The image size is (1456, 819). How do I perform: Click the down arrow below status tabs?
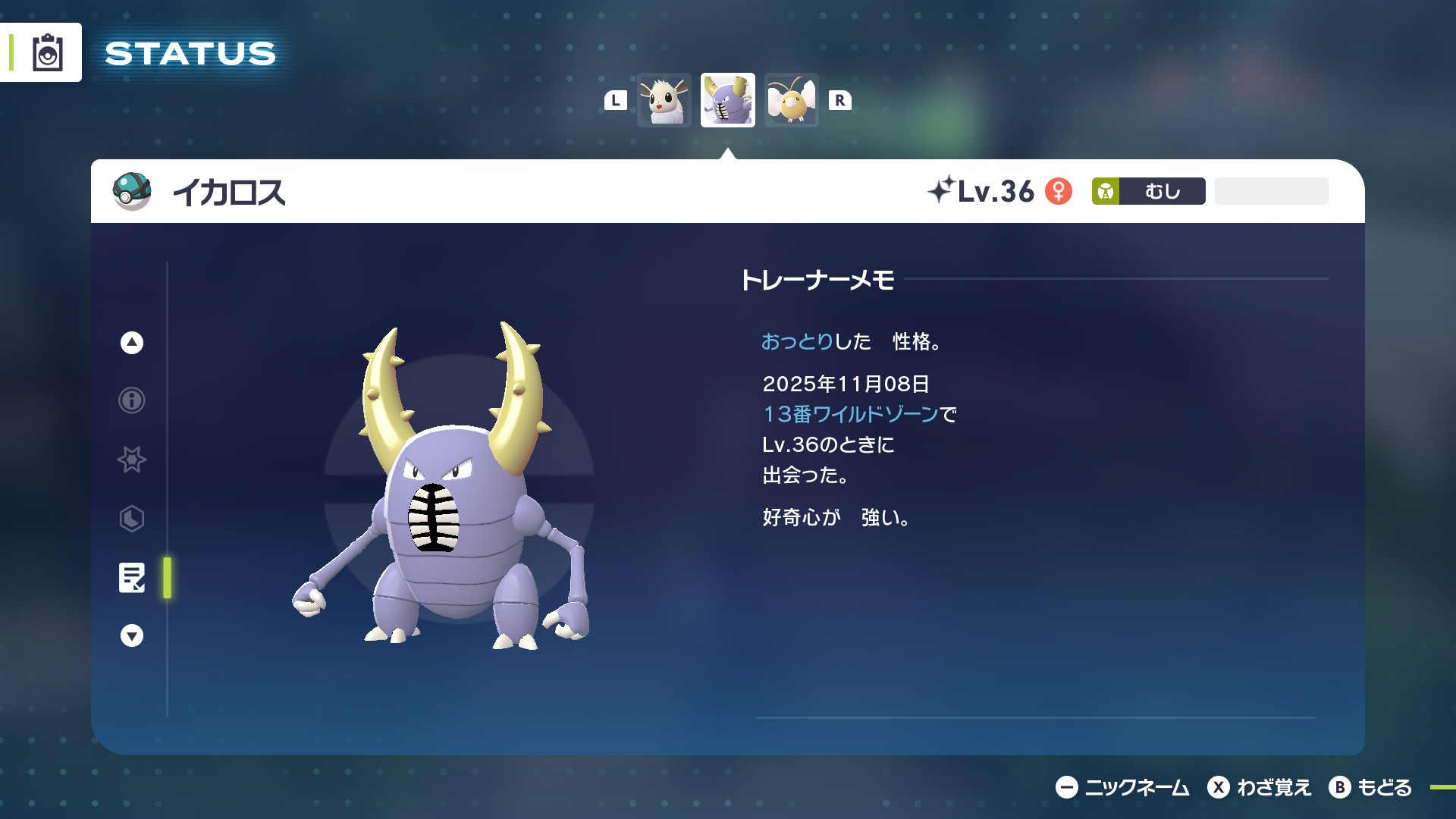coord(132,635)
